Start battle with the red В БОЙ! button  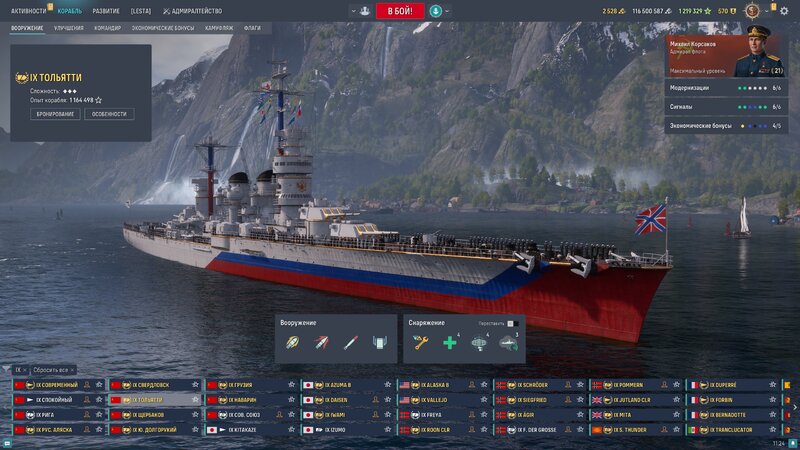399,11
